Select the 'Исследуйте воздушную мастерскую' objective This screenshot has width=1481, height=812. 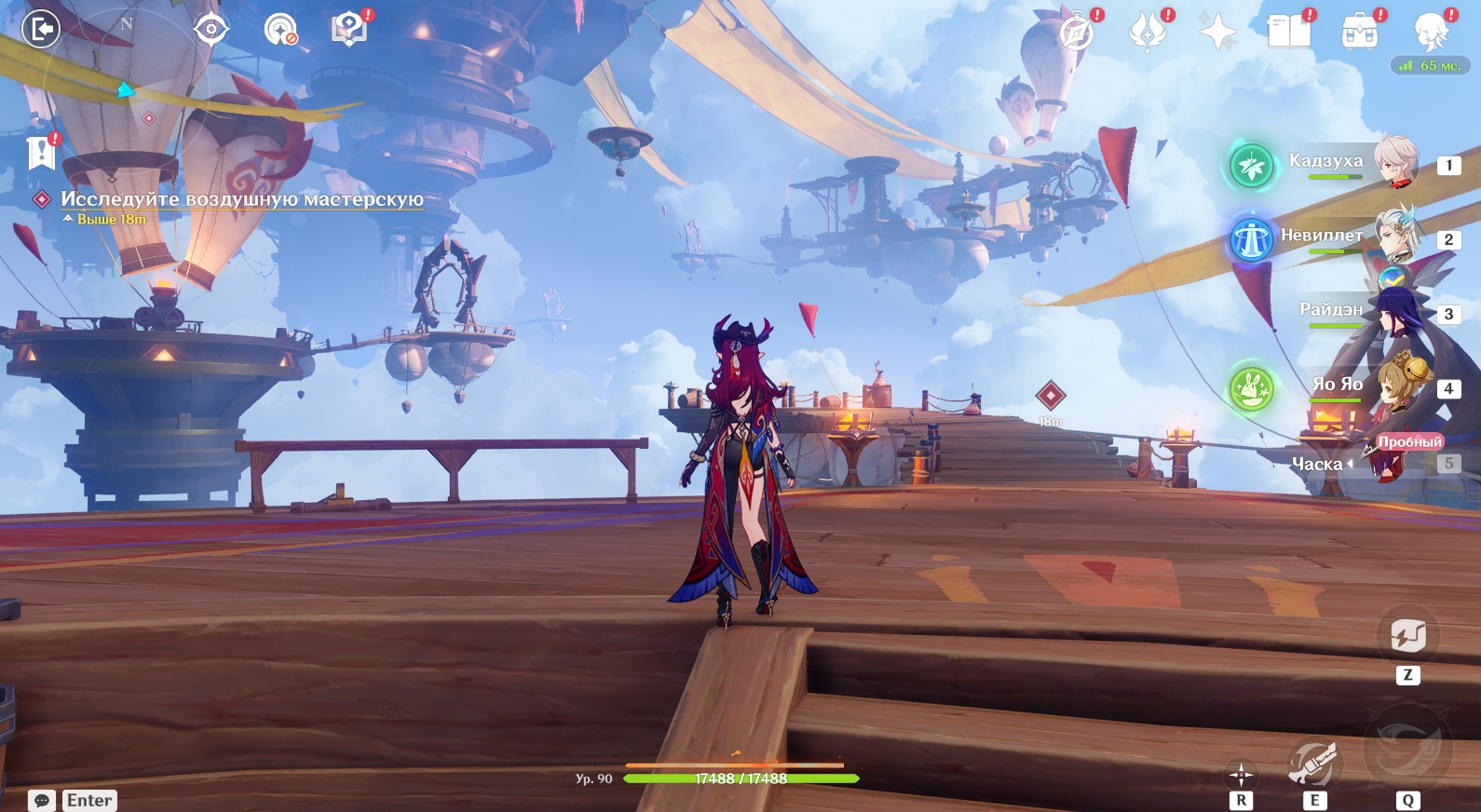click(x=241, y=199)
